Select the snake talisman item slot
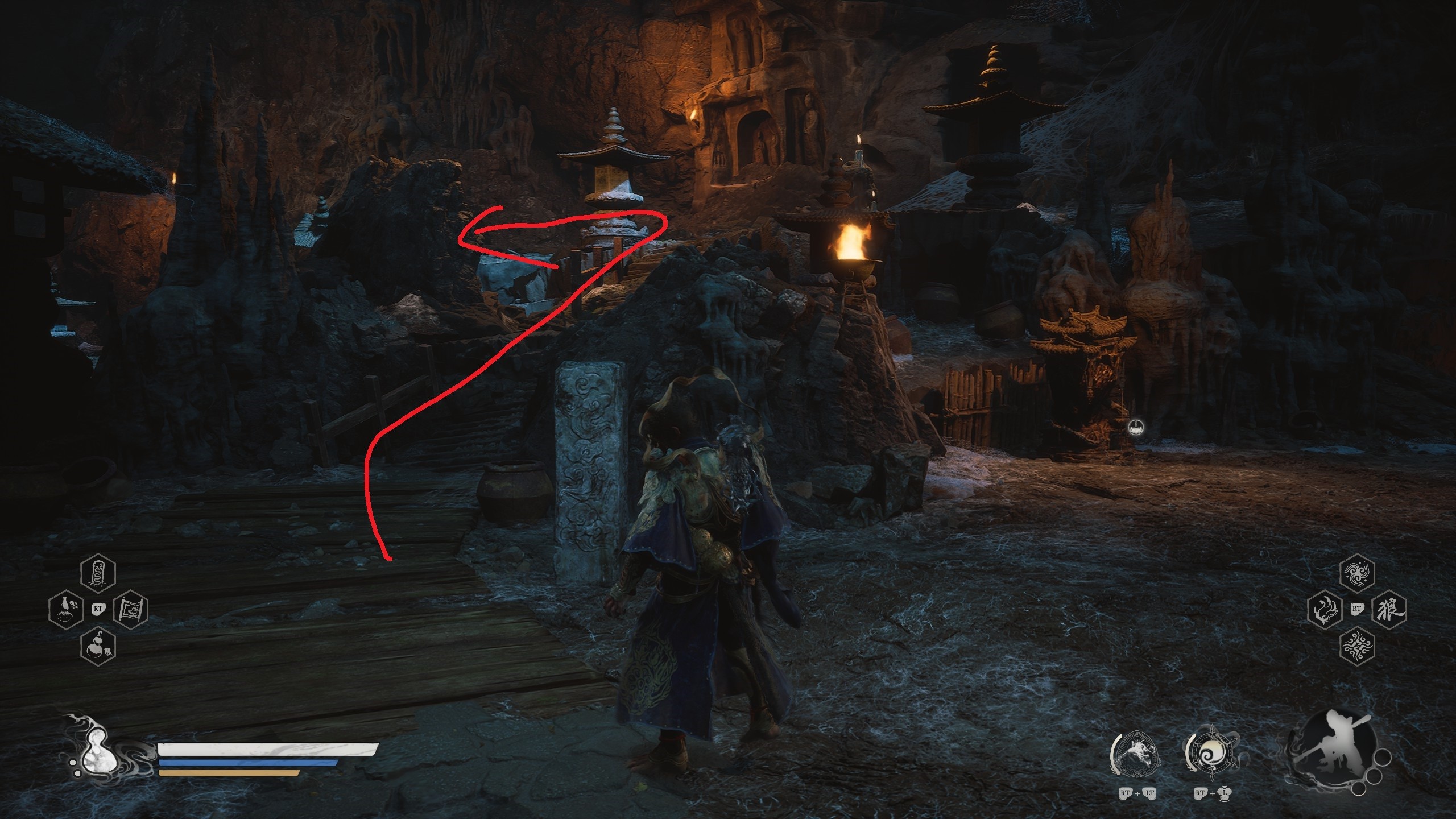This screenshot has width=1456, height=819. tap(98, 573)
